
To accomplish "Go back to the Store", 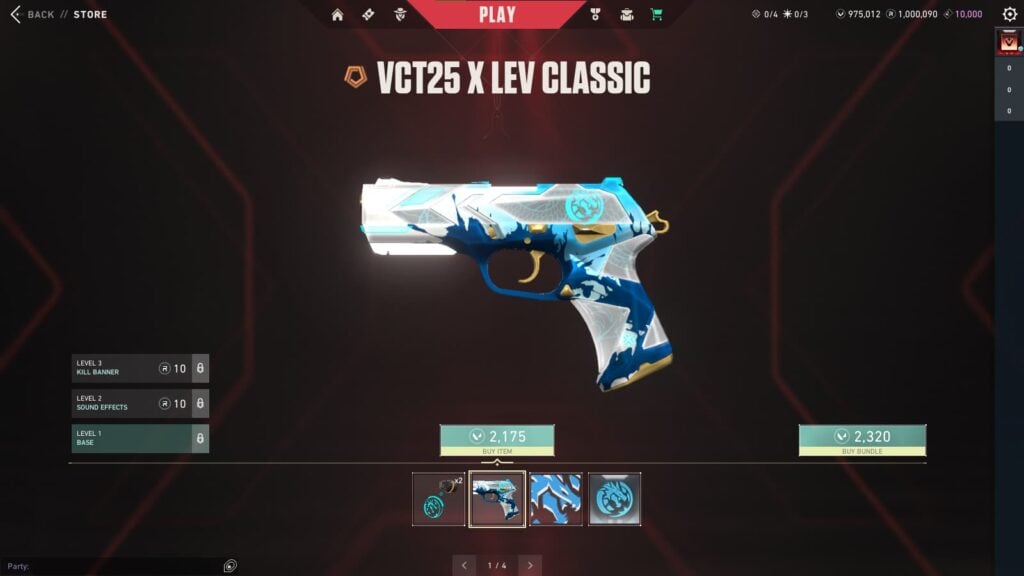I will [x=32, y=15].
